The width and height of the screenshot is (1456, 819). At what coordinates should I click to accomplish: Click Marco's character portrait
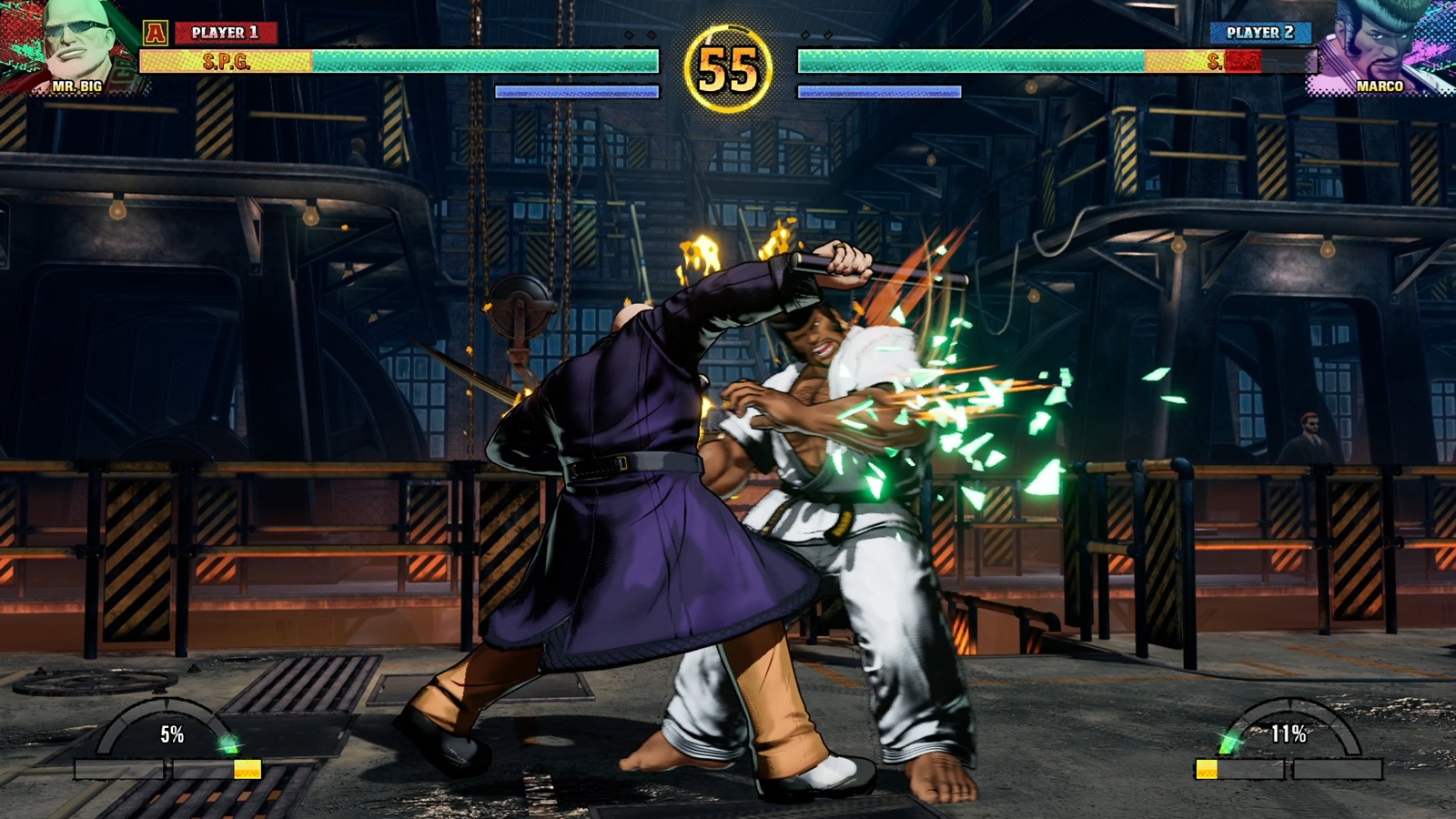tap(1379, 44)
